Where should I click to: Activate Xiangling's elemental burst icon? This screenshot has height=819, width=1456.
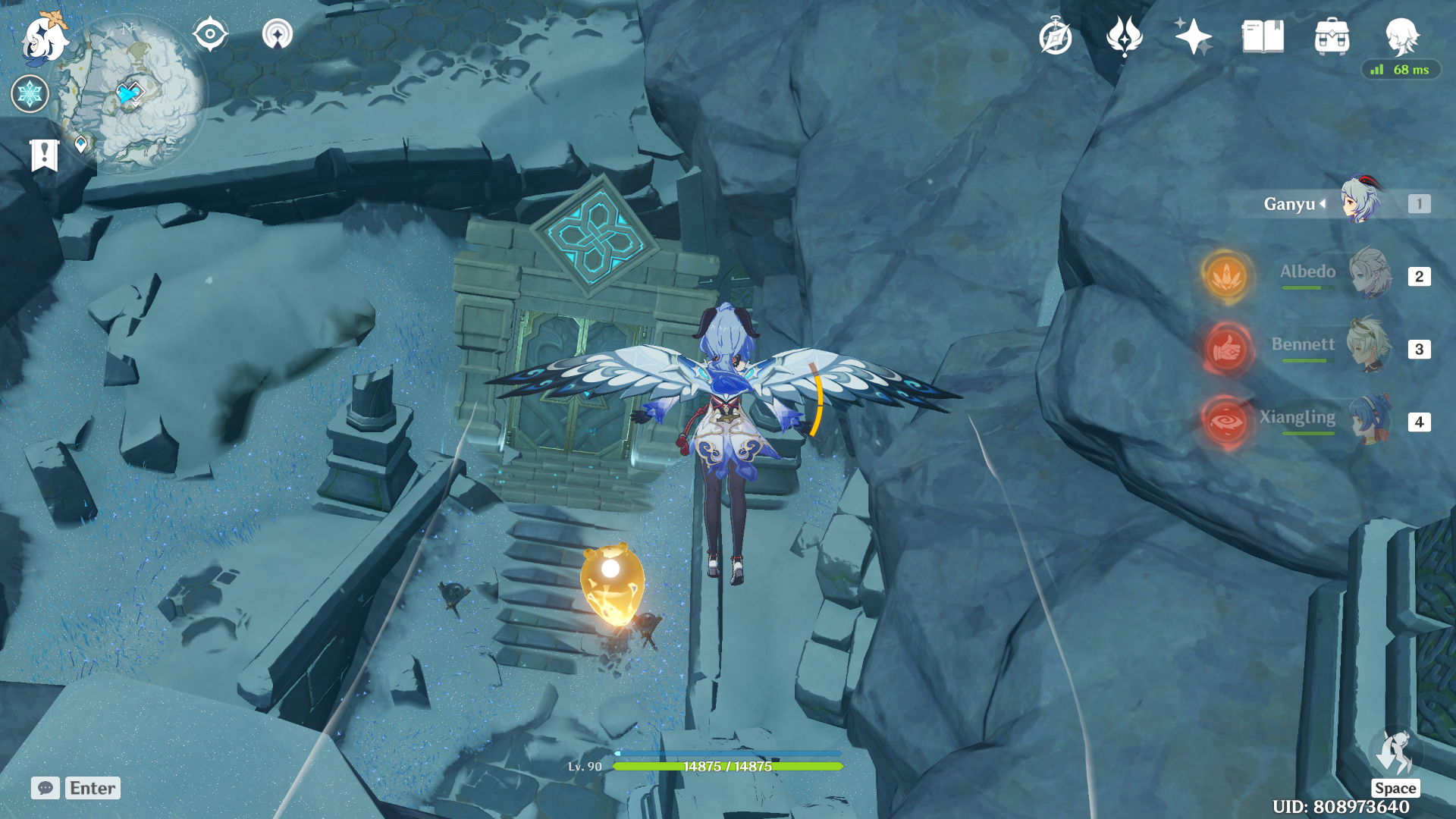coord(1226,421)
